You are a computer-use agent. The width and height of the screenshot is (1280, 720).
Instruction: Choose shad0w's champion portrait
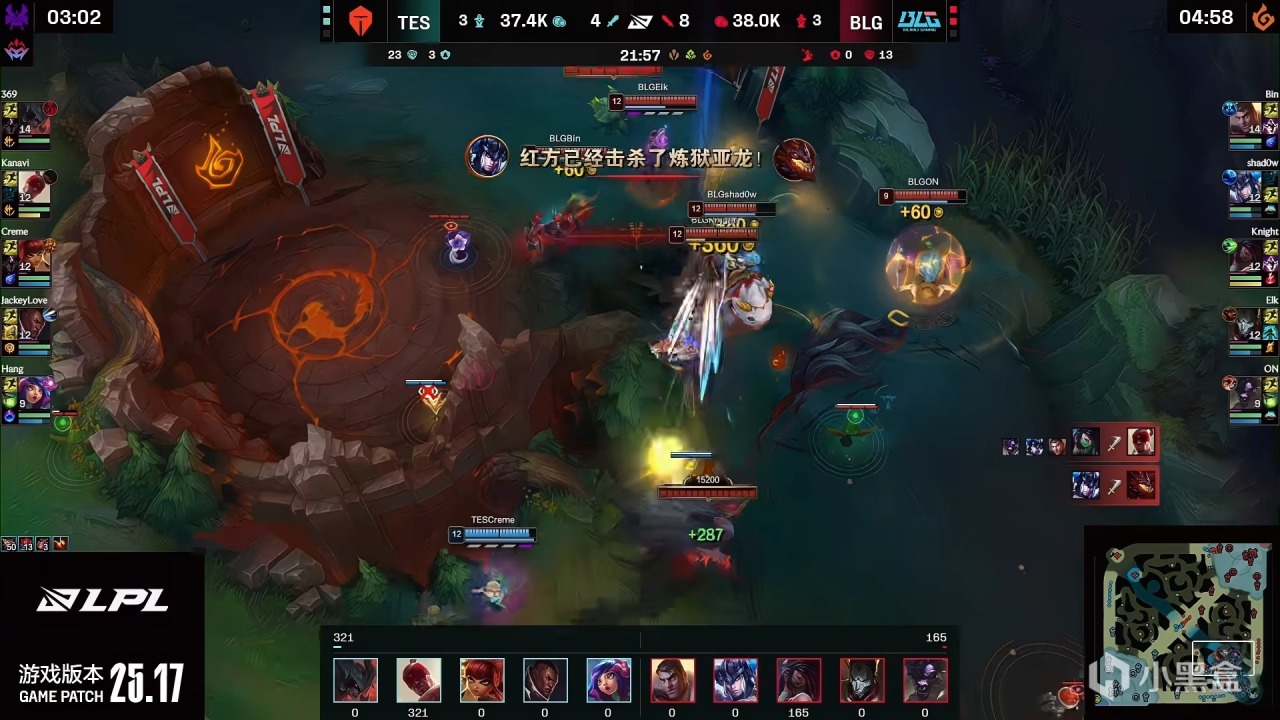coord(1247,186)
